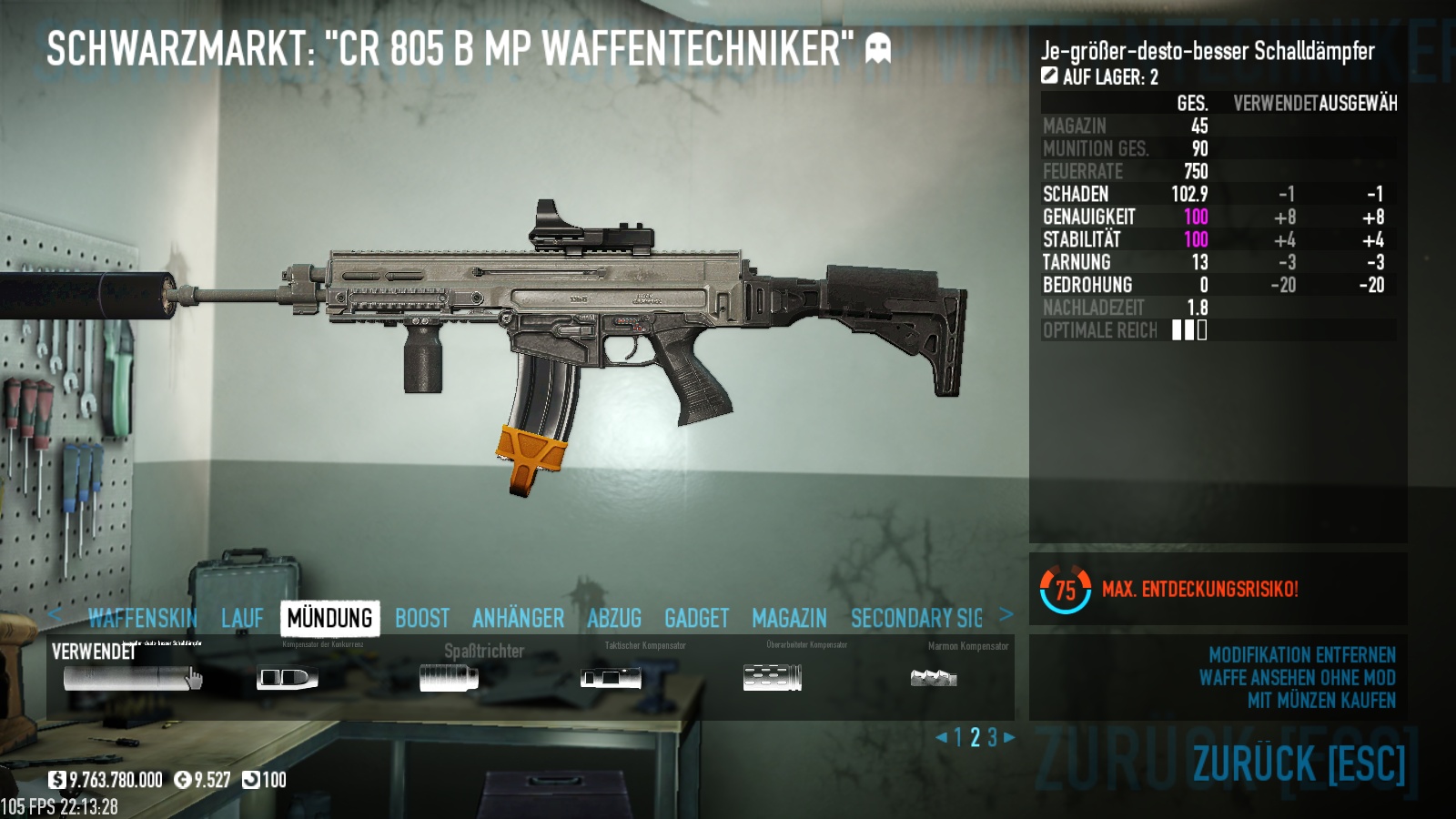Click Modifikation Entfernen to remove mod
Image resolution: width=1456 pixels, height=819 pixels.
click(1301, 655)
